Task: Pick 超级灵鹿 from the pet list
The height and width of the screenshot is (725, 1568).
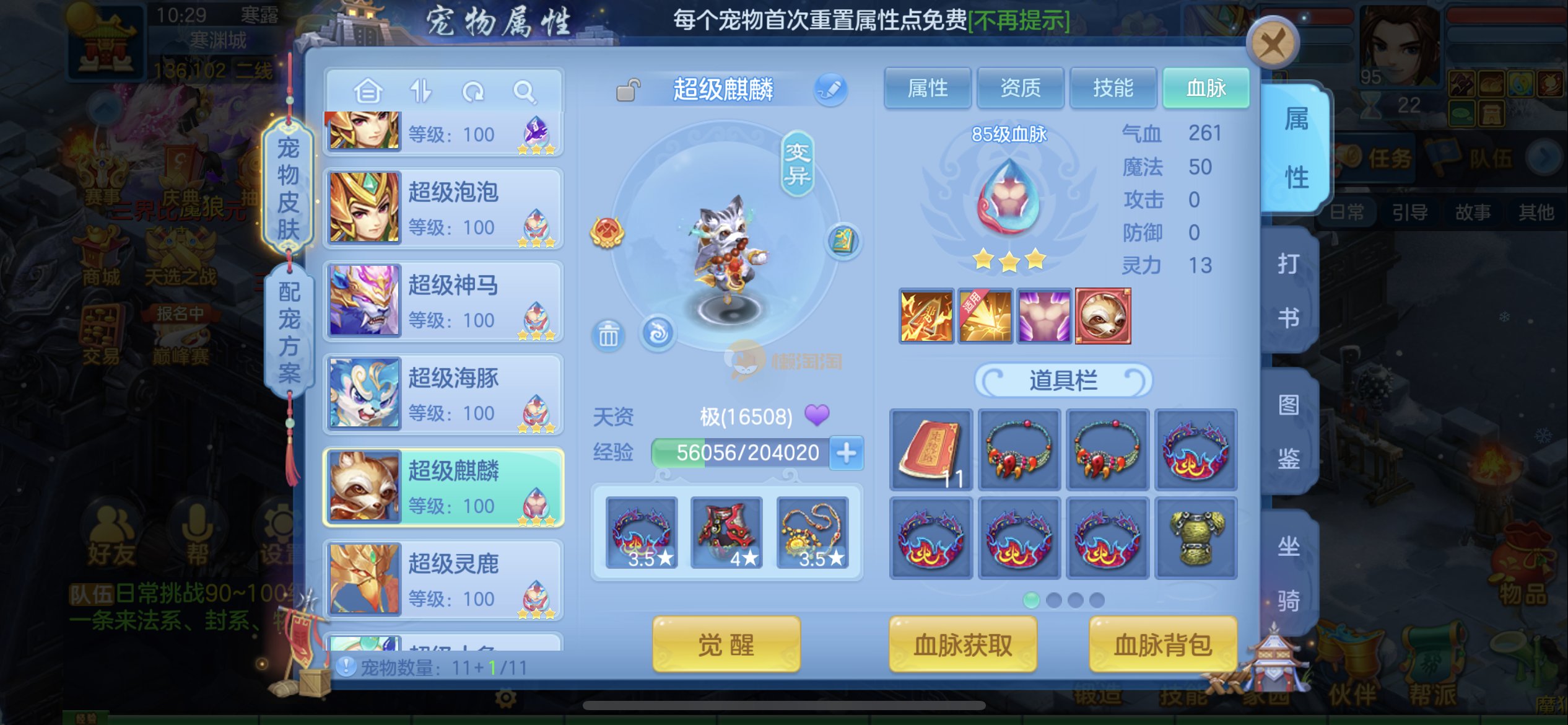Action: (443, 580)
